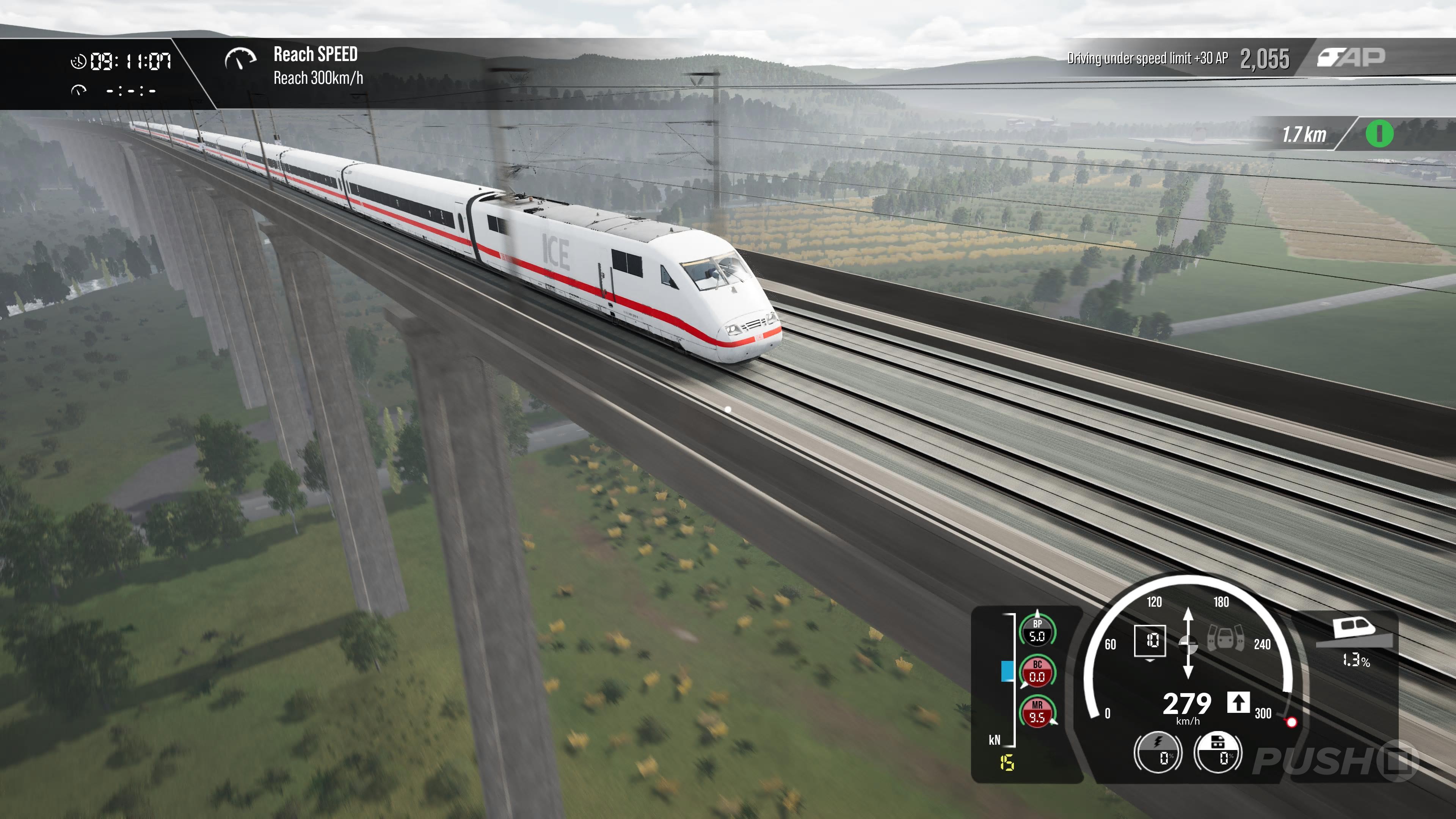
Task: Click the BC brake cylinder gauge
Action: click(x=1037, y=672)
